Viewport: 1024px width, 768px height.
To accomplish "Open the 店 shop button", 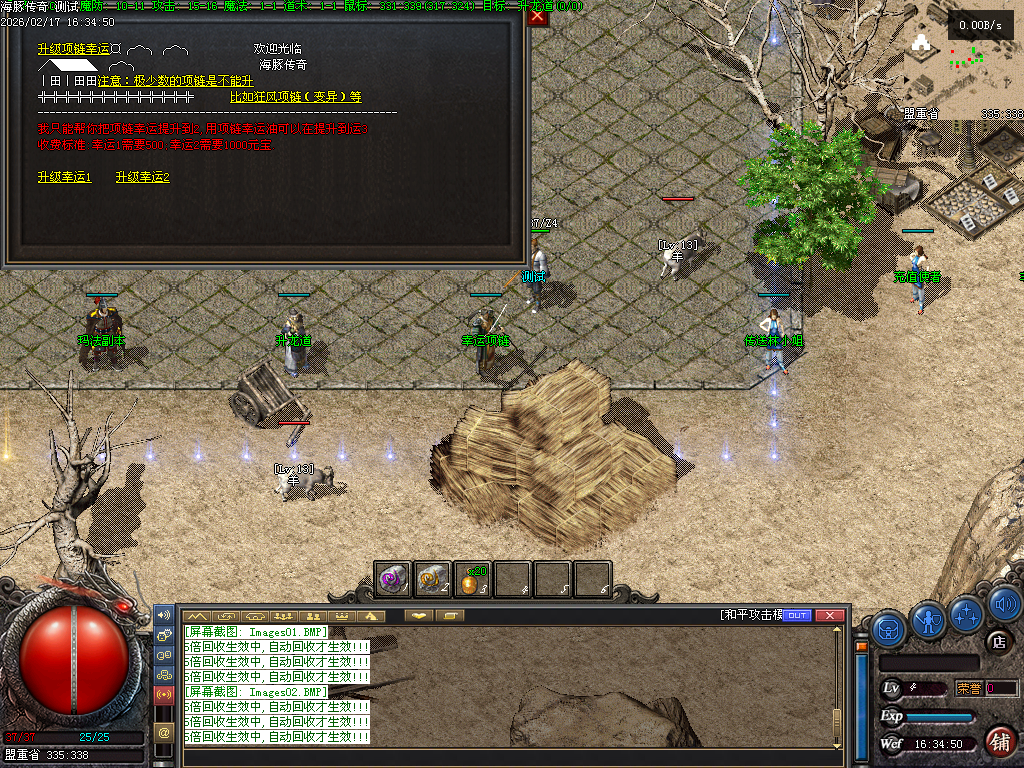I will pyautogui.click(x=997, y=643).
